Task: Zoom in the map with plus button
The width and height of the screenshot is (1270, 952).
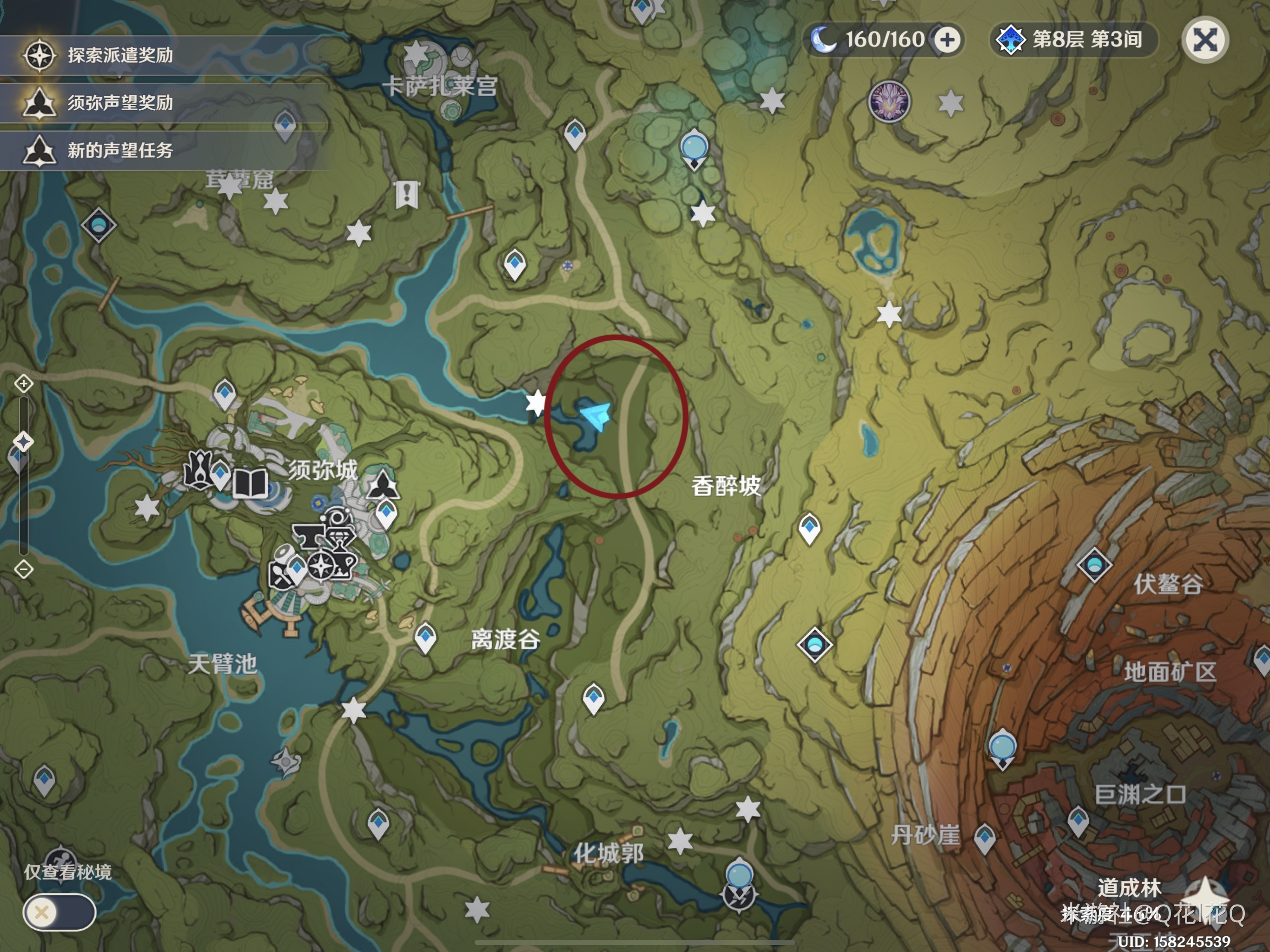Action: click(x=24, y=383)
